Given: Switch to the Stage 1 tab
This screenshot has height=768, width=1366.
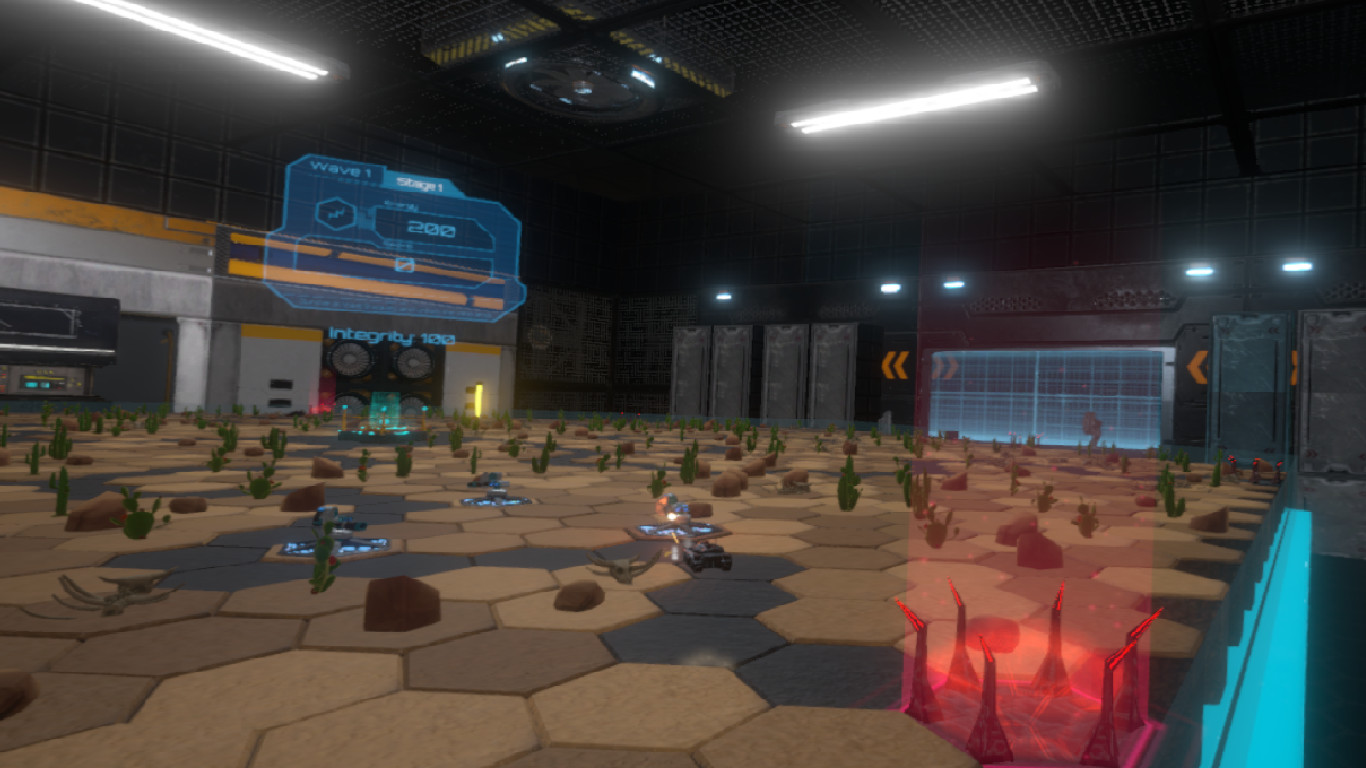Looking at the screenshot, I should click(420, 185).
